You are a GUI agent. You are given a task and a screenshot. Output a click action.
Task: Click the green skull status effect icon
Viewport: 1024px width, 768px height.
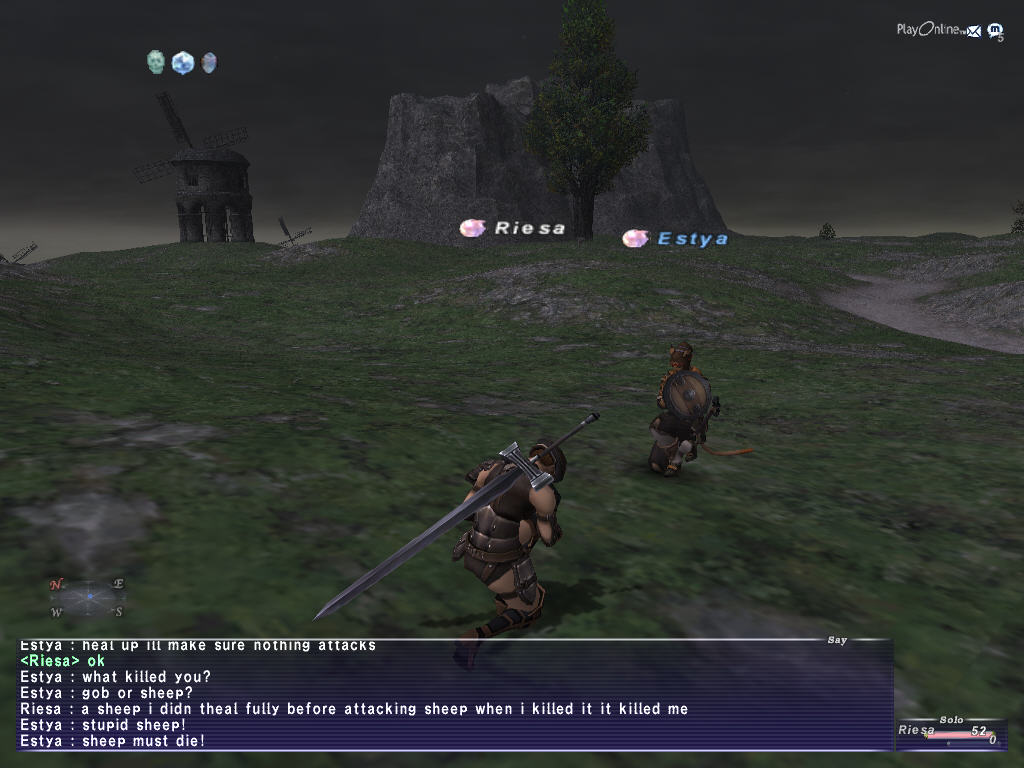pyautogui.click(x=155, y=63)
